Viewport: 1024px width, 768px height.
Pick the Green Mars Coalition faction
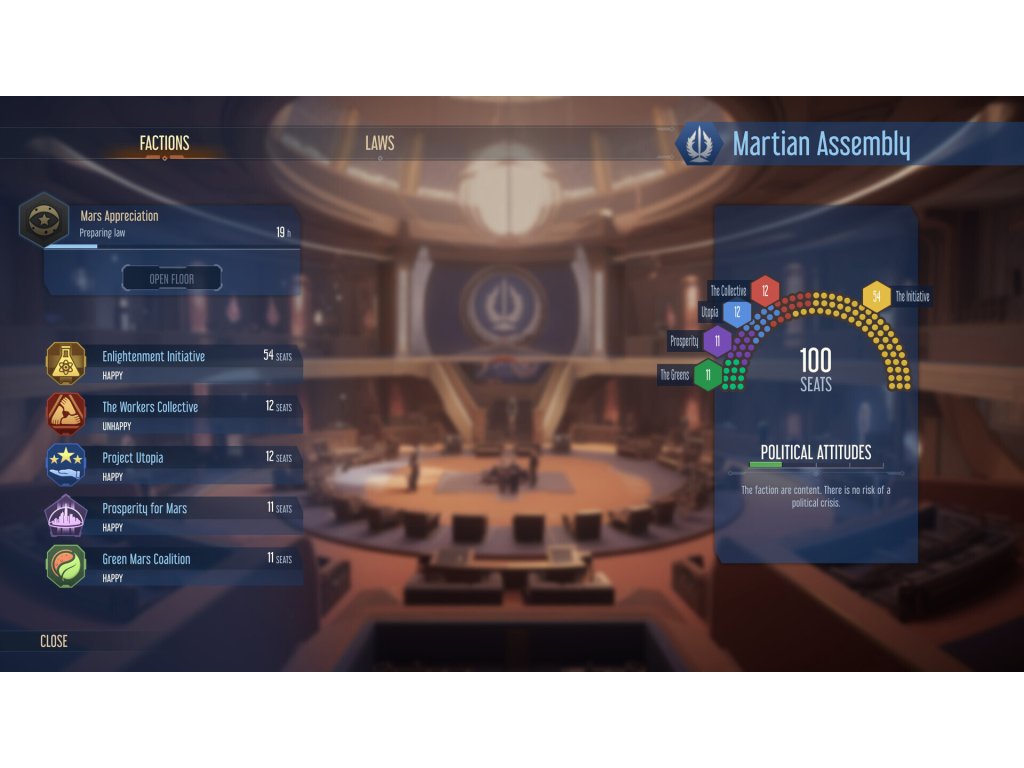(172, 565)
